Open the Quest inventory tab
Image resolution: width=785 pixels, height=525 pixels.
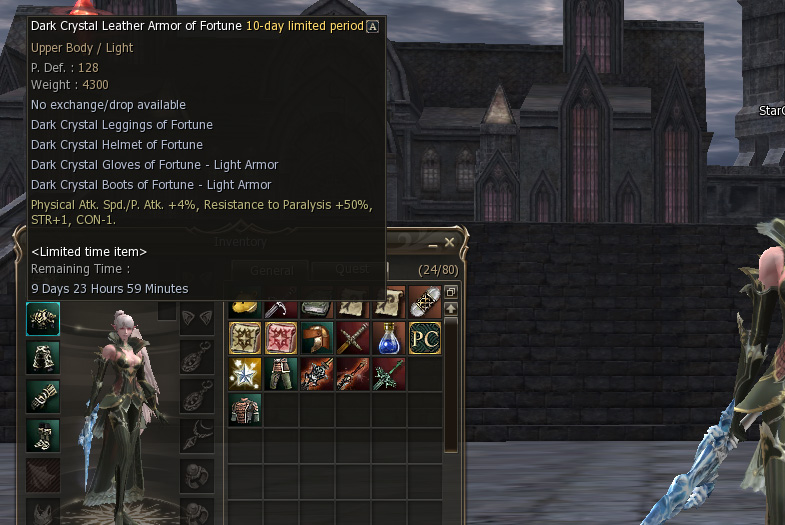tap(351, 269)
